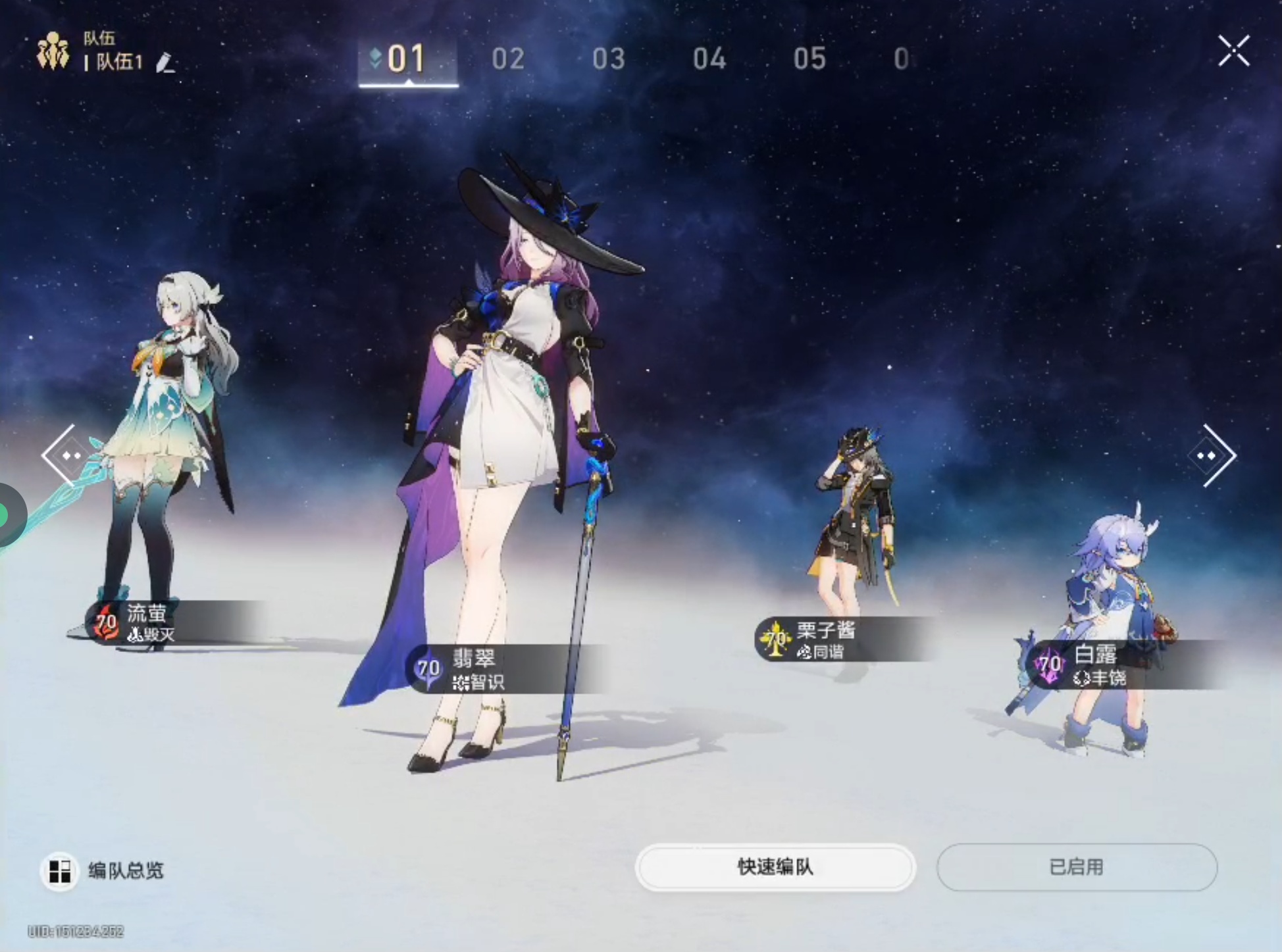Switch to team tab 03
Image resolution: width=1282 pixels, height=952 pixels.
[609, 59]
